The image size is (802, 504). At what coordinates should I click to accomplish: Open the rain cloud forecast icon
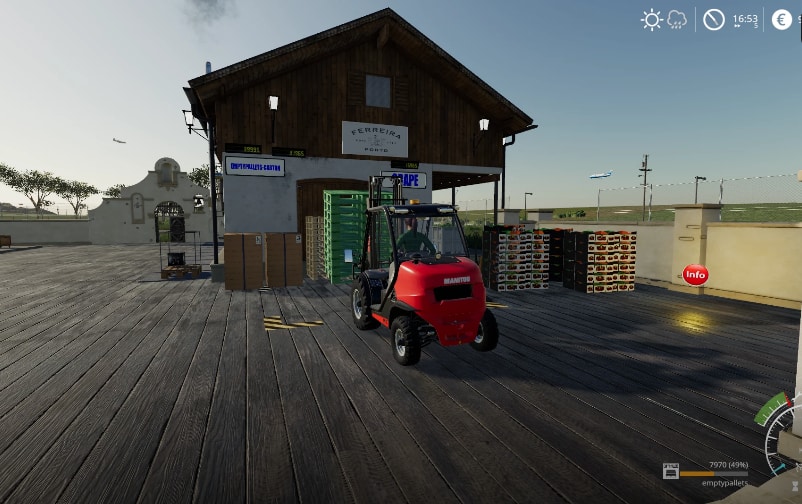(x=677, y=19)
